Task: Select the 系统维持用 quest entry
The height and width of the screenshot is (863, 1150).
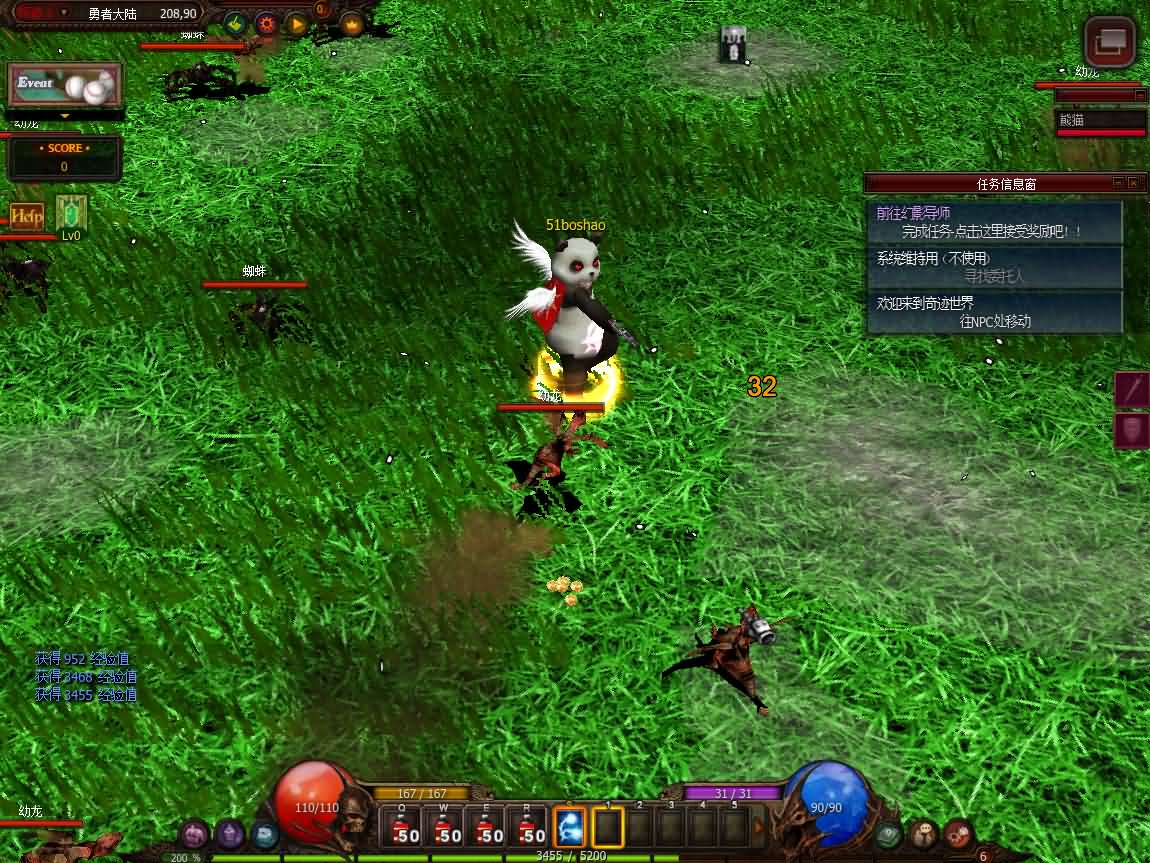Action: [994, 267]
